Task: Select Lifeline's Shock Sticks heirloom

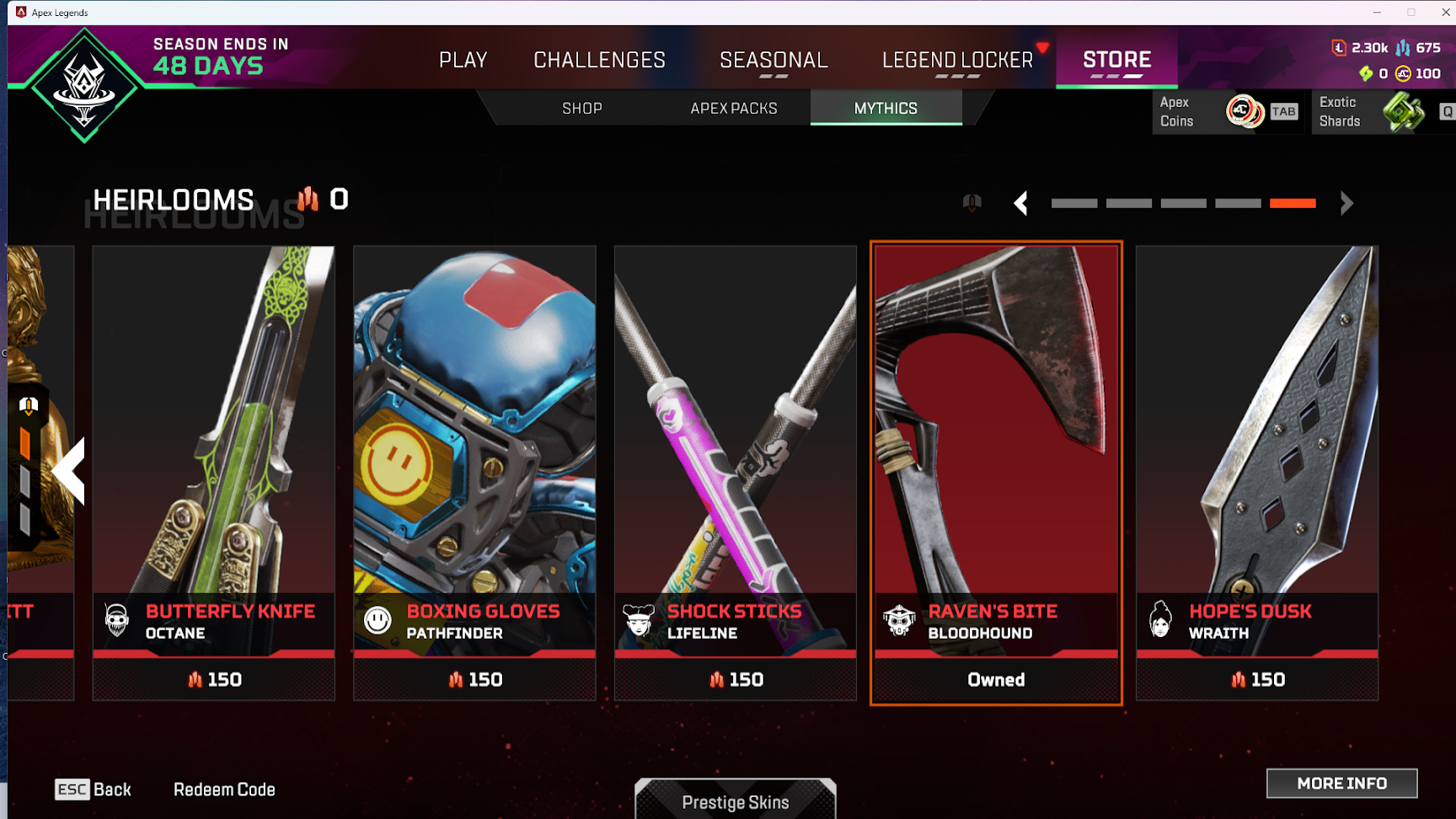Action: click(735, 472)
